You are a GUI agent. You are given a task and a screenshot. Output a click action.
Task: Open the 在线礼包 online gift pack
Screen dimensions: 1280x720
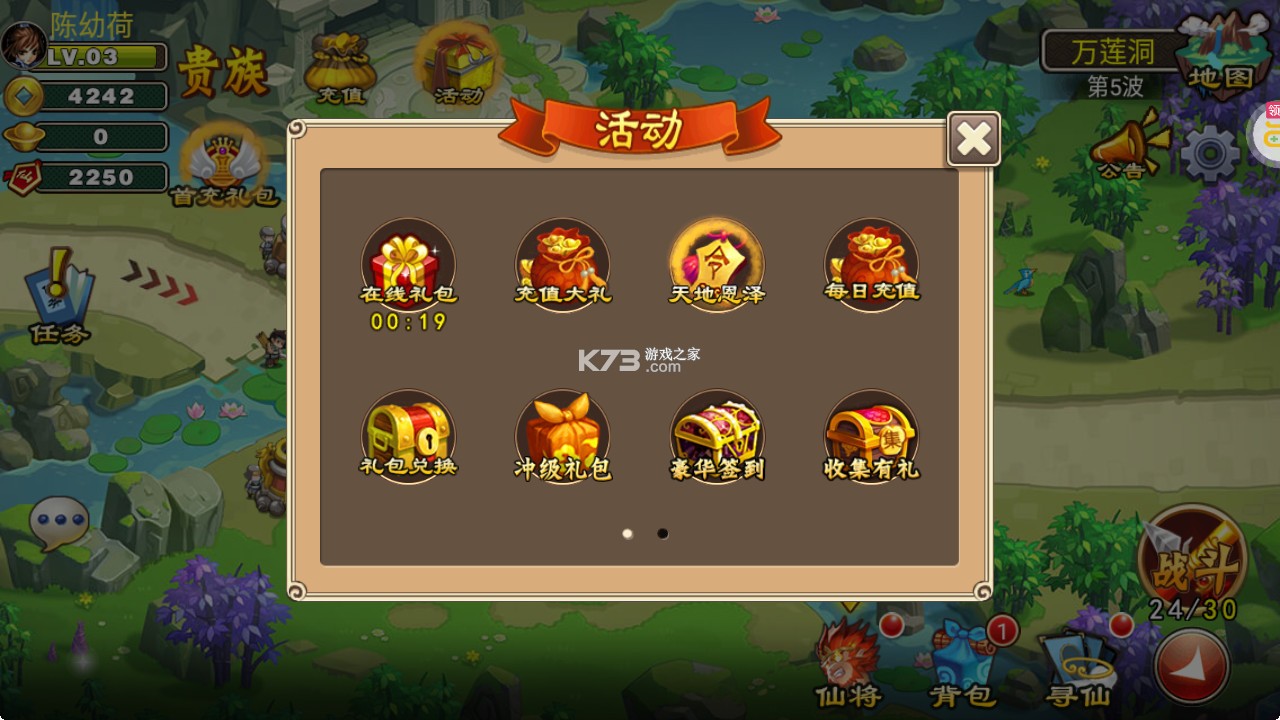click(x=408, y=265)
